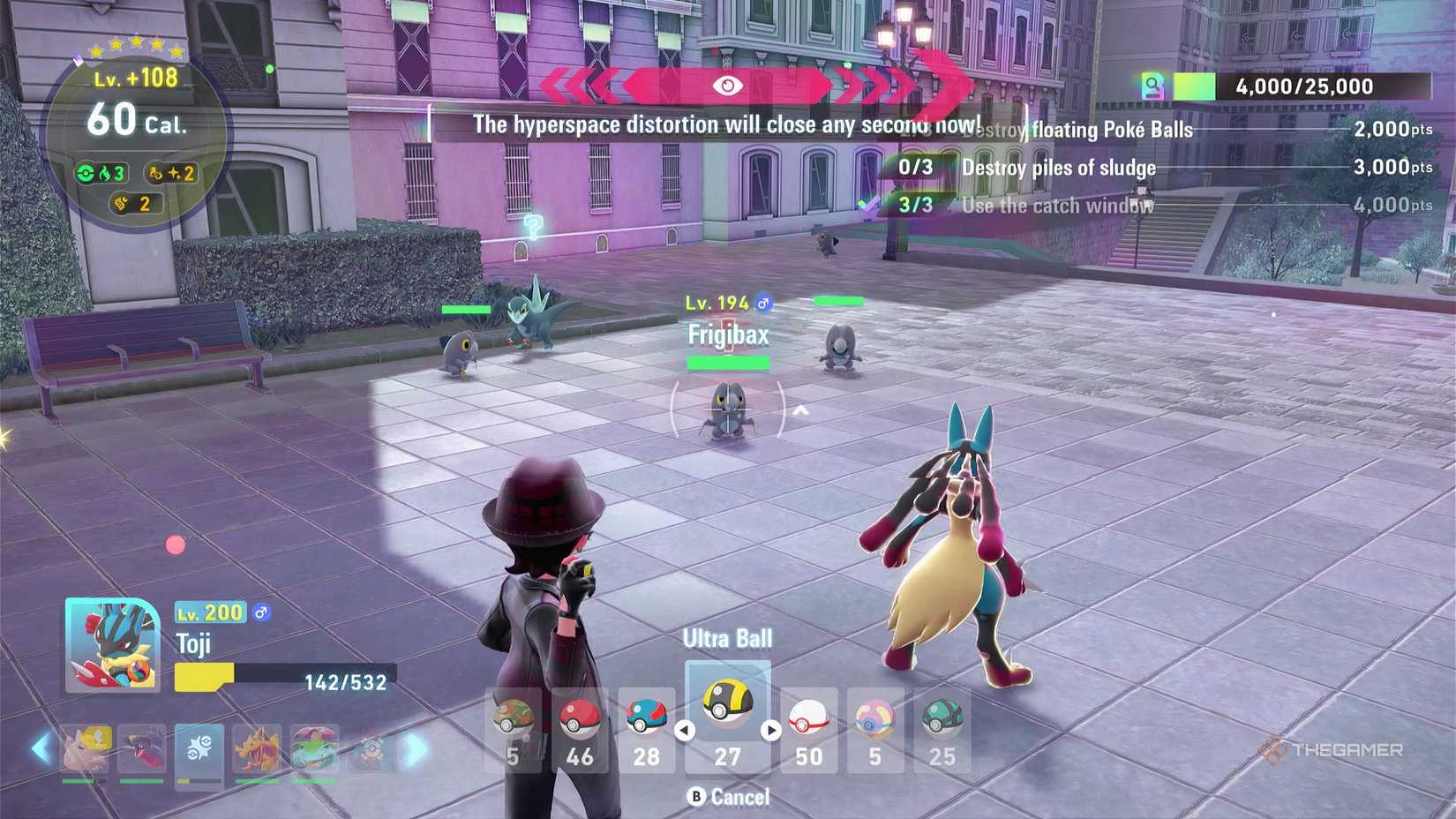This screenshot has width=1456, height=819.
Task: Click the male gender symbol next to Toji
Action: click(263, 612)
